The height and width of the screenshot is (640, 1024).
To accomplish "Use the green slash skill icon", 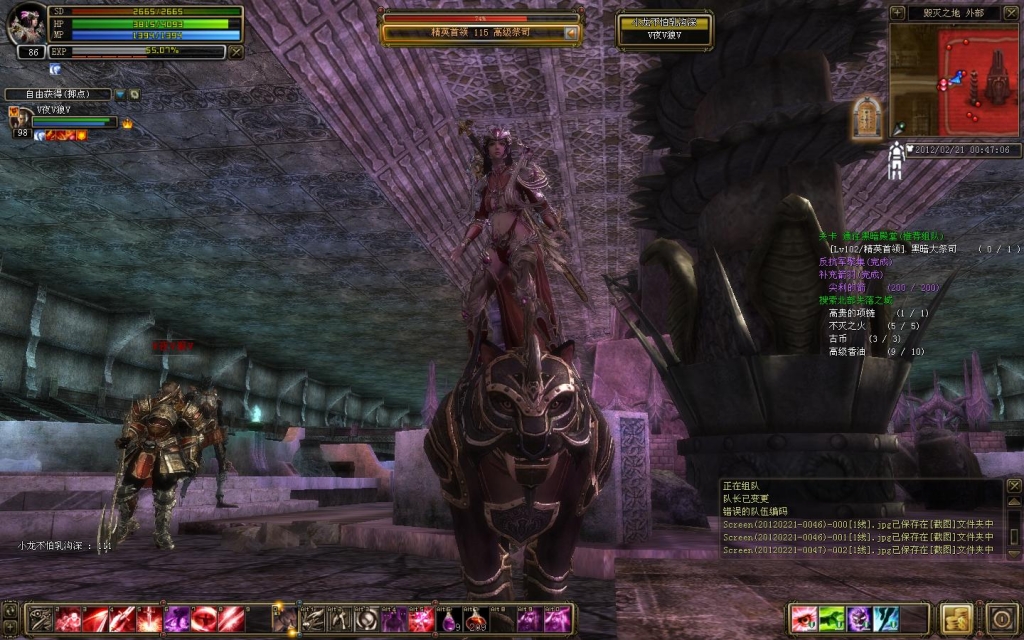I will [831, 618].
